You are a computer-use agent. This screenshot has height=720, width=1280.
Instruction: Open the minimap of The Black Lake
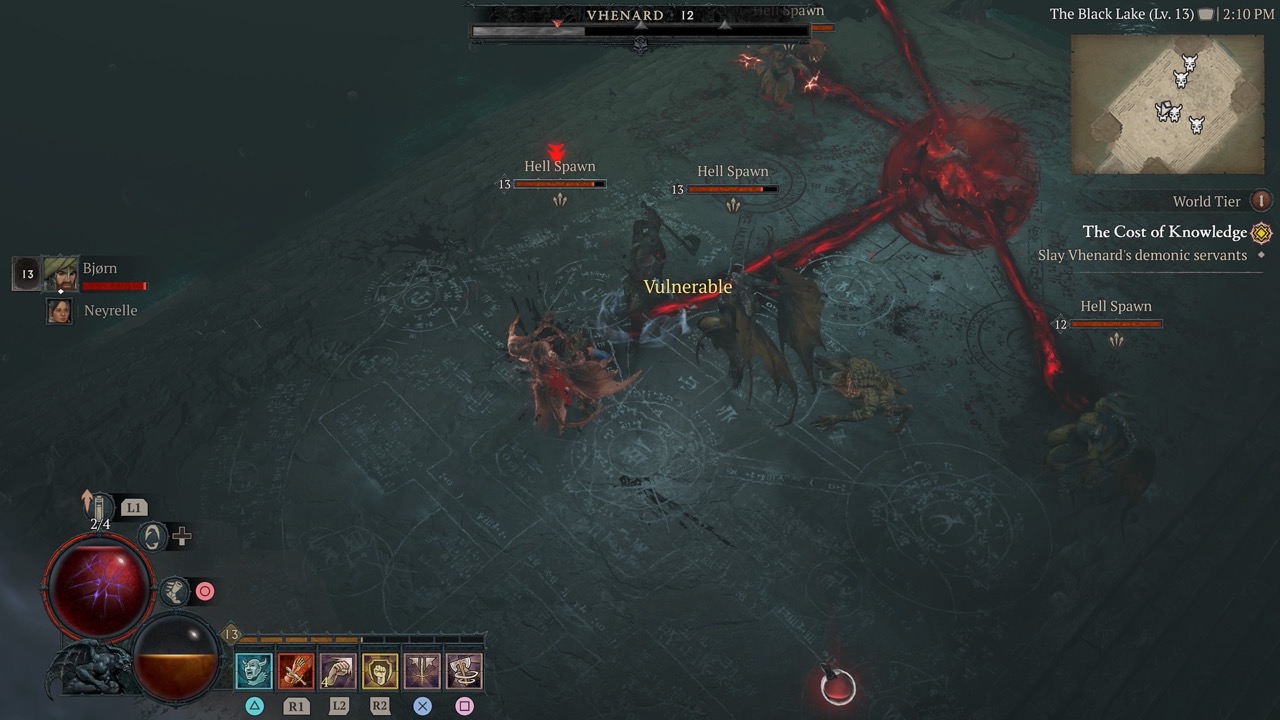tap(1166, 103)
